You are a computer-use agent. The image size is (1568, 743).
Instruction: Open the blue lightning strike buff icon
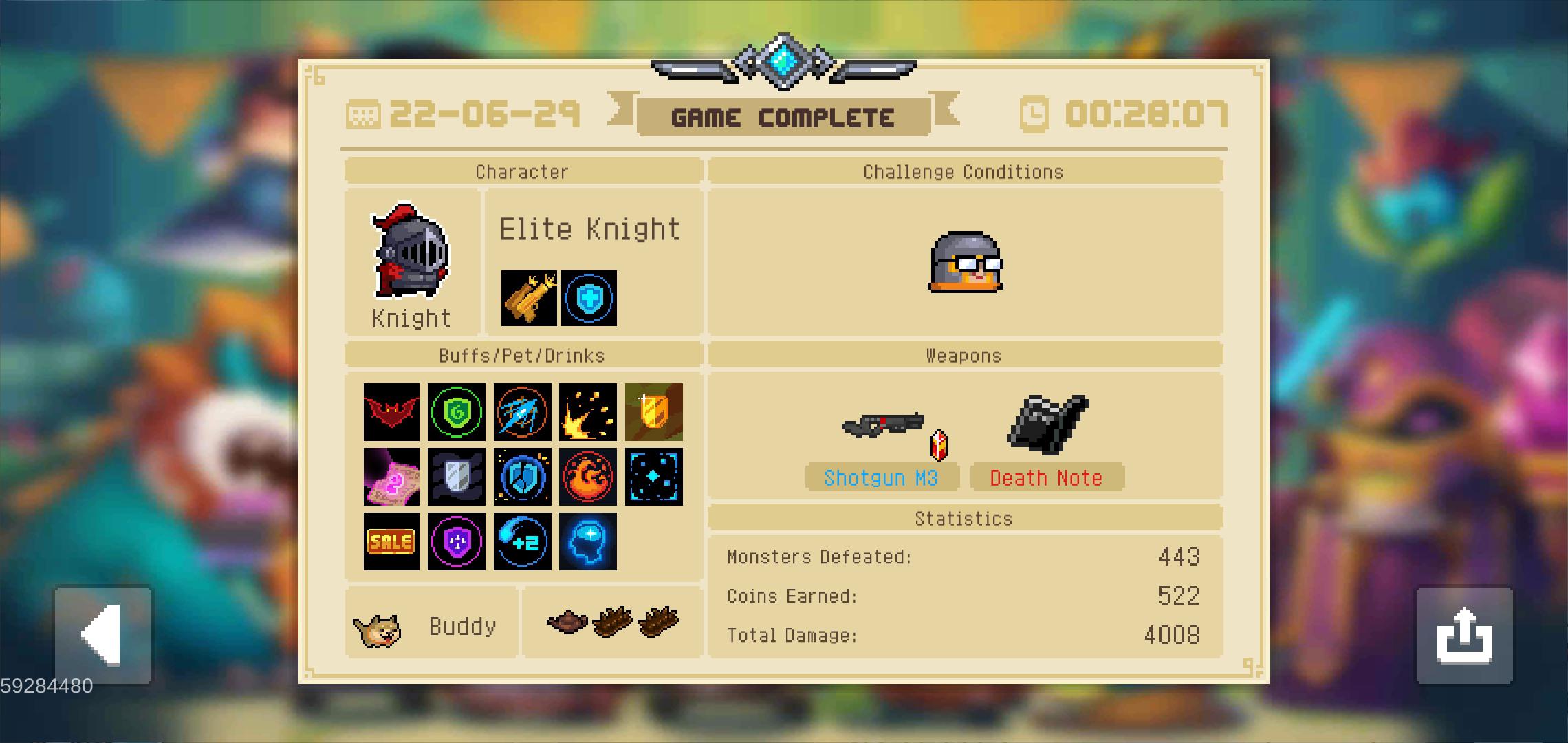click(522, 413)
